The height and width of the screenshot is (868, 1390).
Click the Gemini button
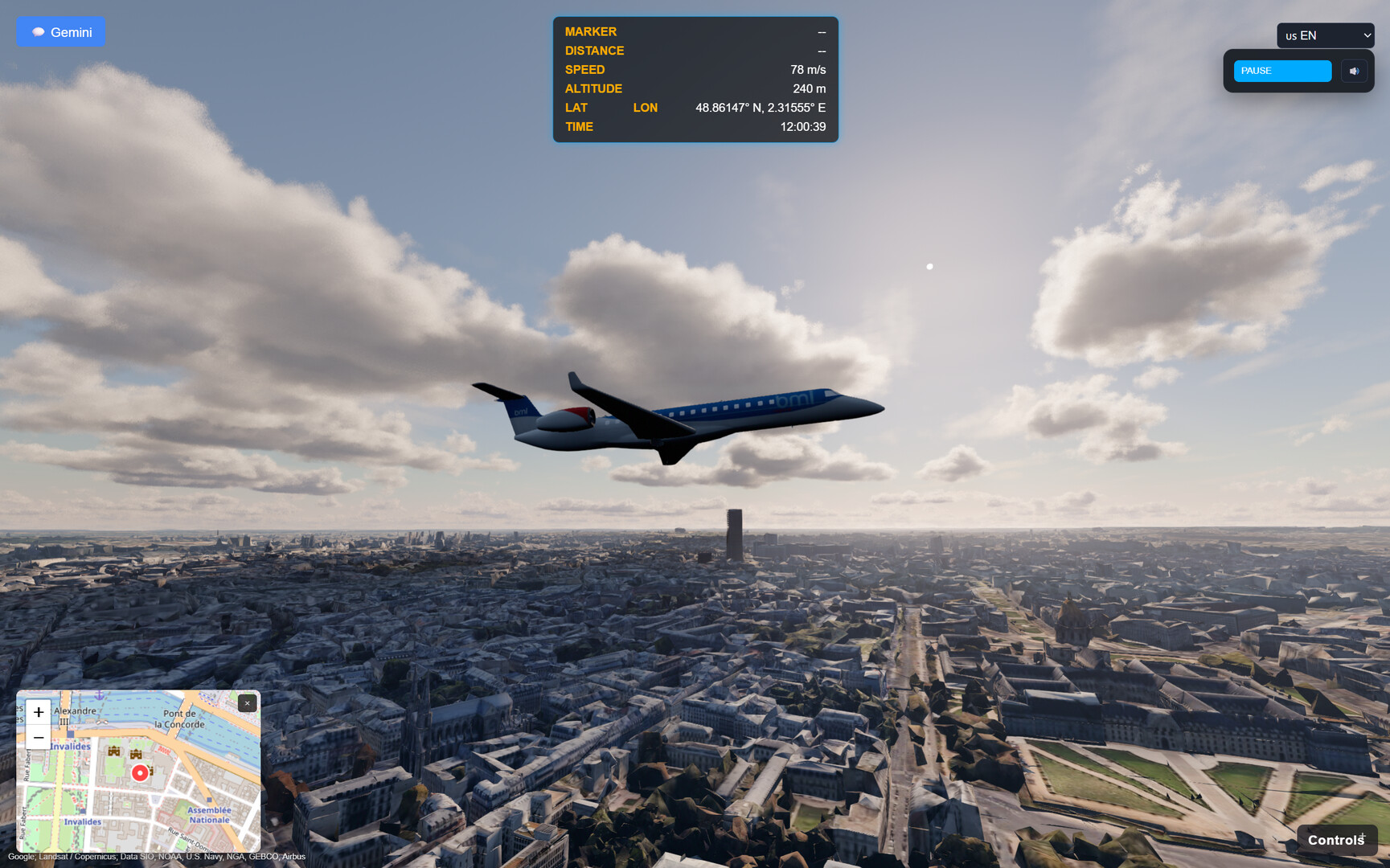[60, 31]
